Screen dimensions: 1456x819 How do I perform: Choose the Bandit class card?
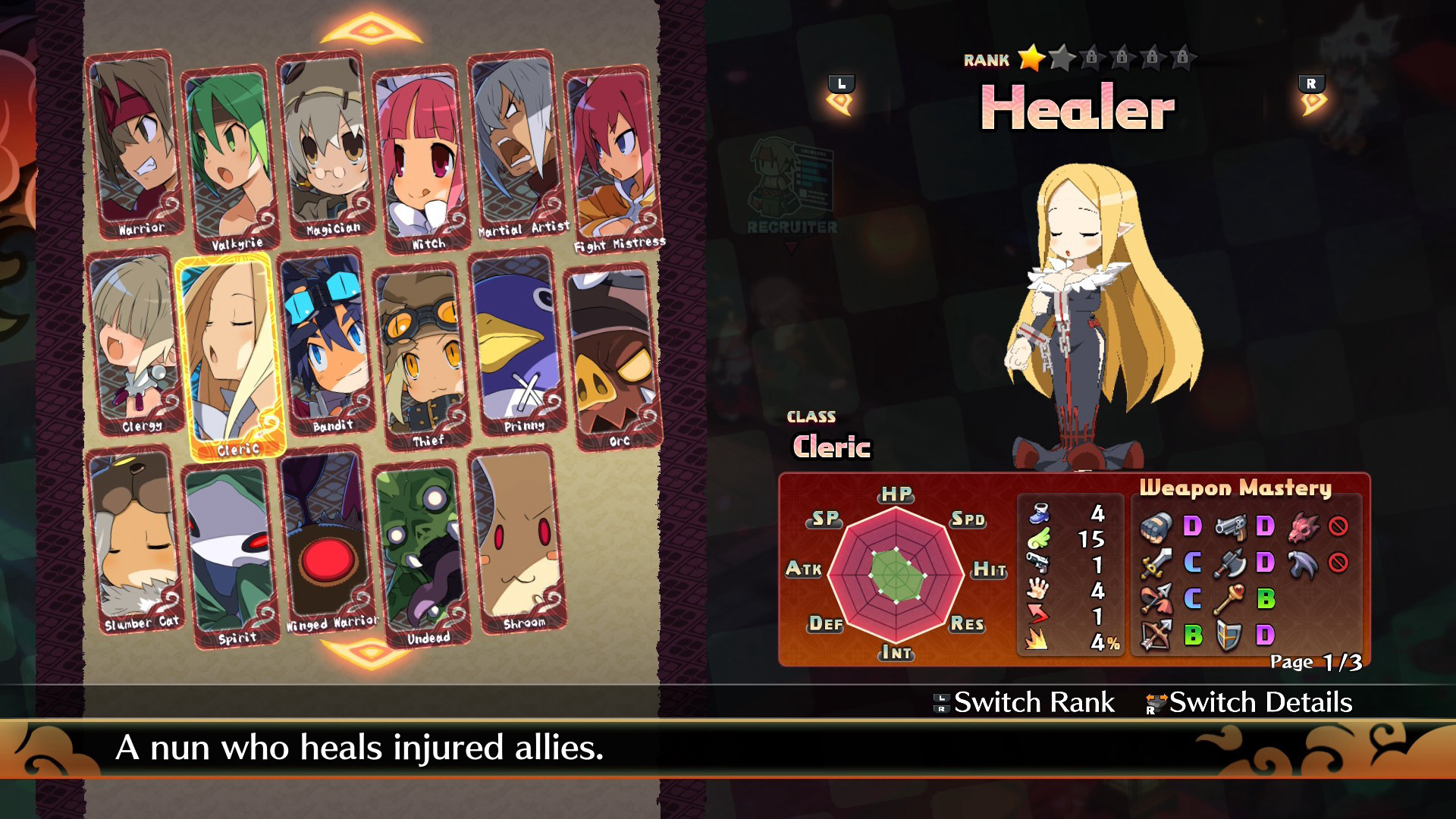click(x=326, y=343)
